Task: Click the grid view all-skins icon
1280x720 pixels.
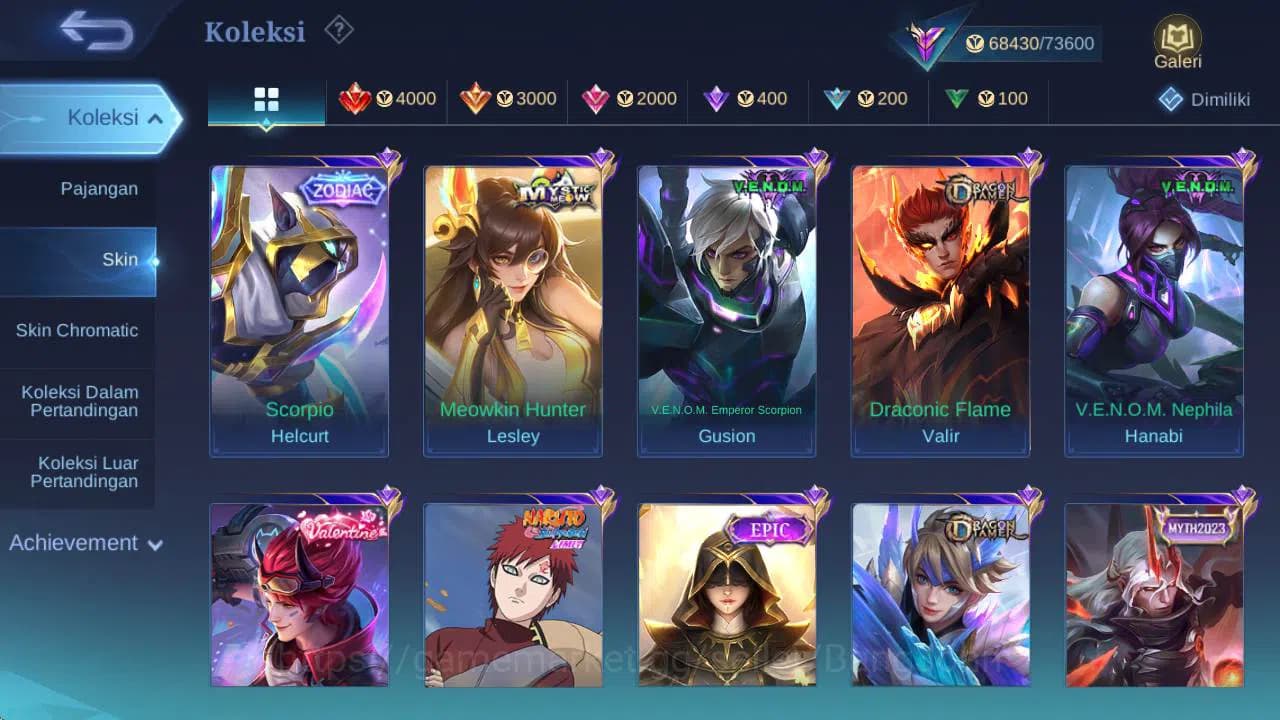Action: [x=264, y=99]
